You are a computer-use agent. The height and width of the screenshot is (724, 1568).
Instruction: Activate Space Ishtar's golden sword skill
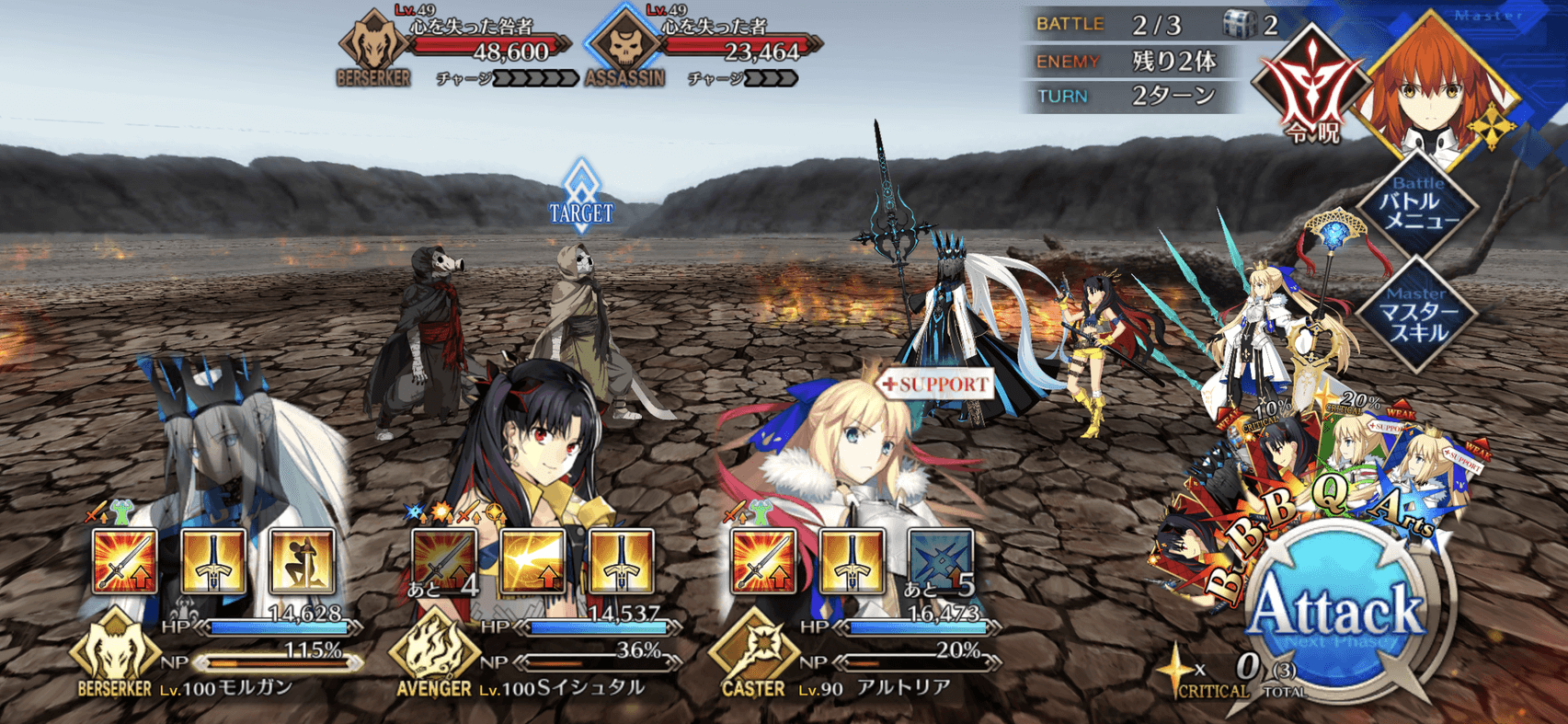pos(622,560)
